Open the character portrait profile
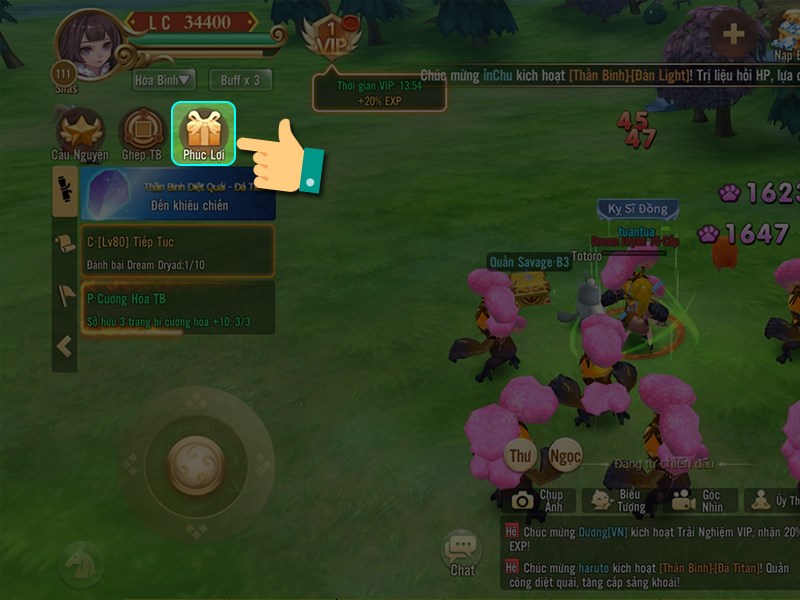 click(x=91, y=45)
